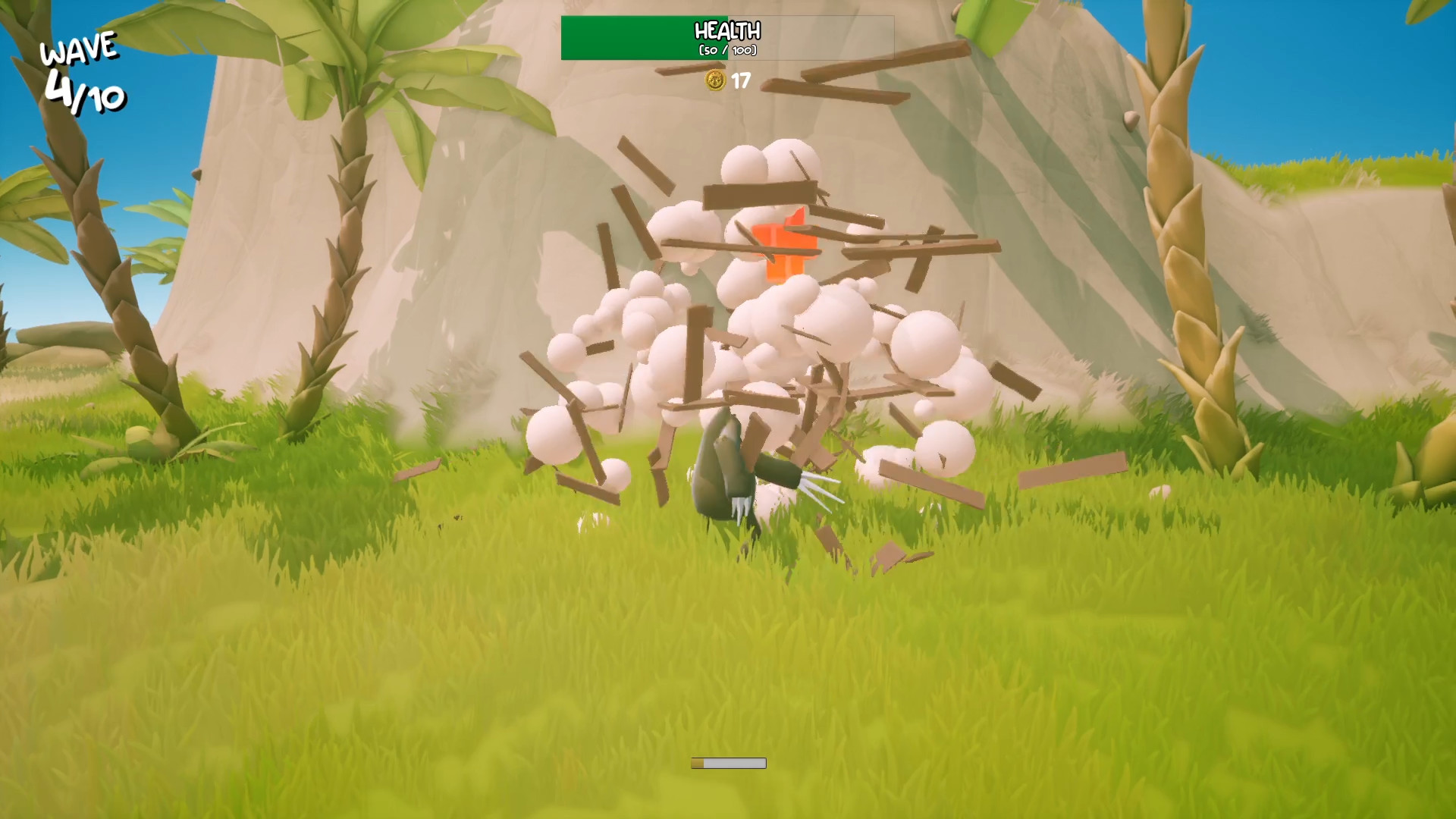1456x819 pixels.
Task: Select the coin count showing 17
Action: tap(741, 82)
